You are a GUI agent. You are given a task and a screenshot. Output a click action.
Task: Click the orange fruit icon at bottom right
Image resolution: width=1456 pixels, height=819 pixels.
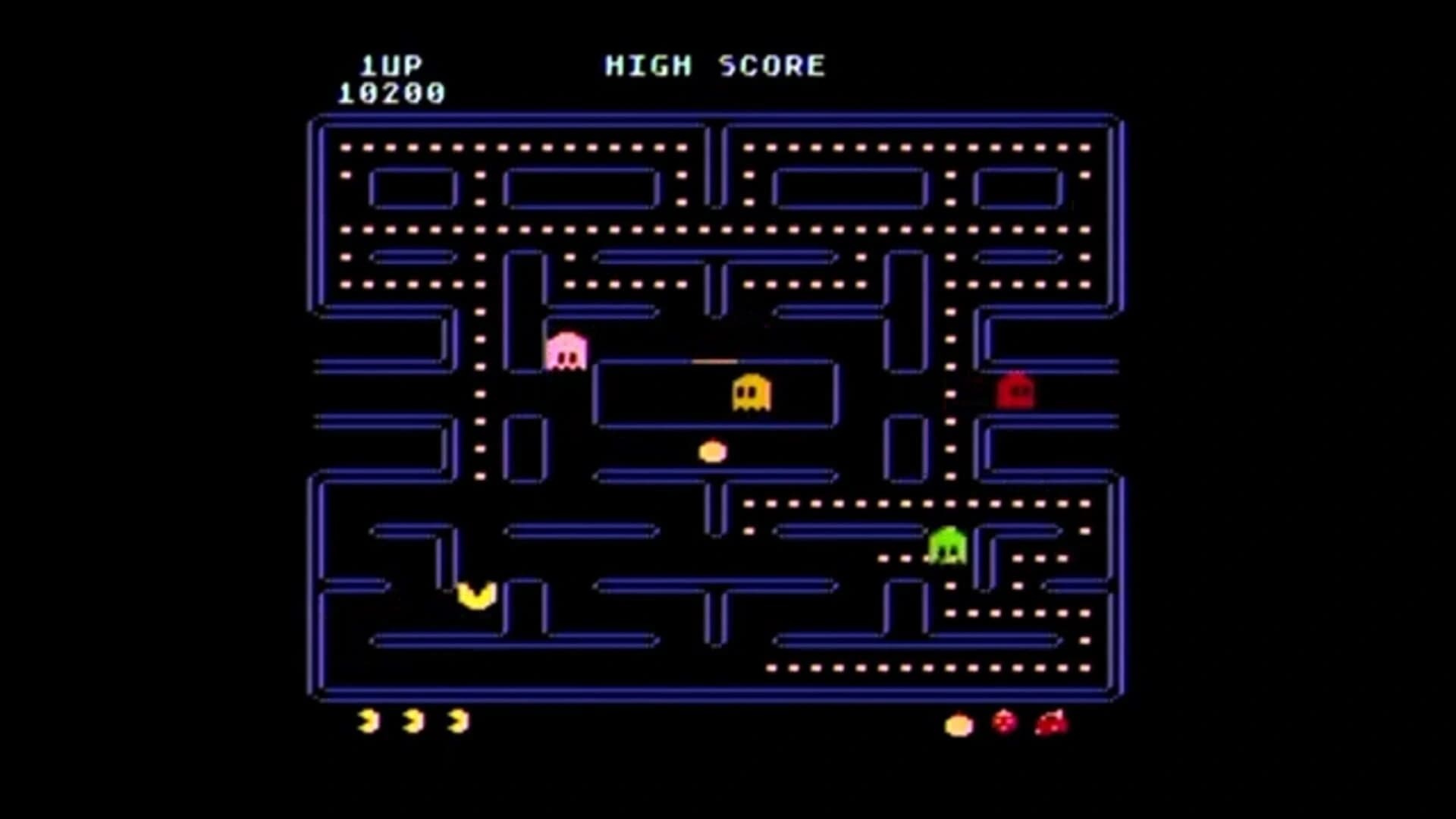[957, 724]
